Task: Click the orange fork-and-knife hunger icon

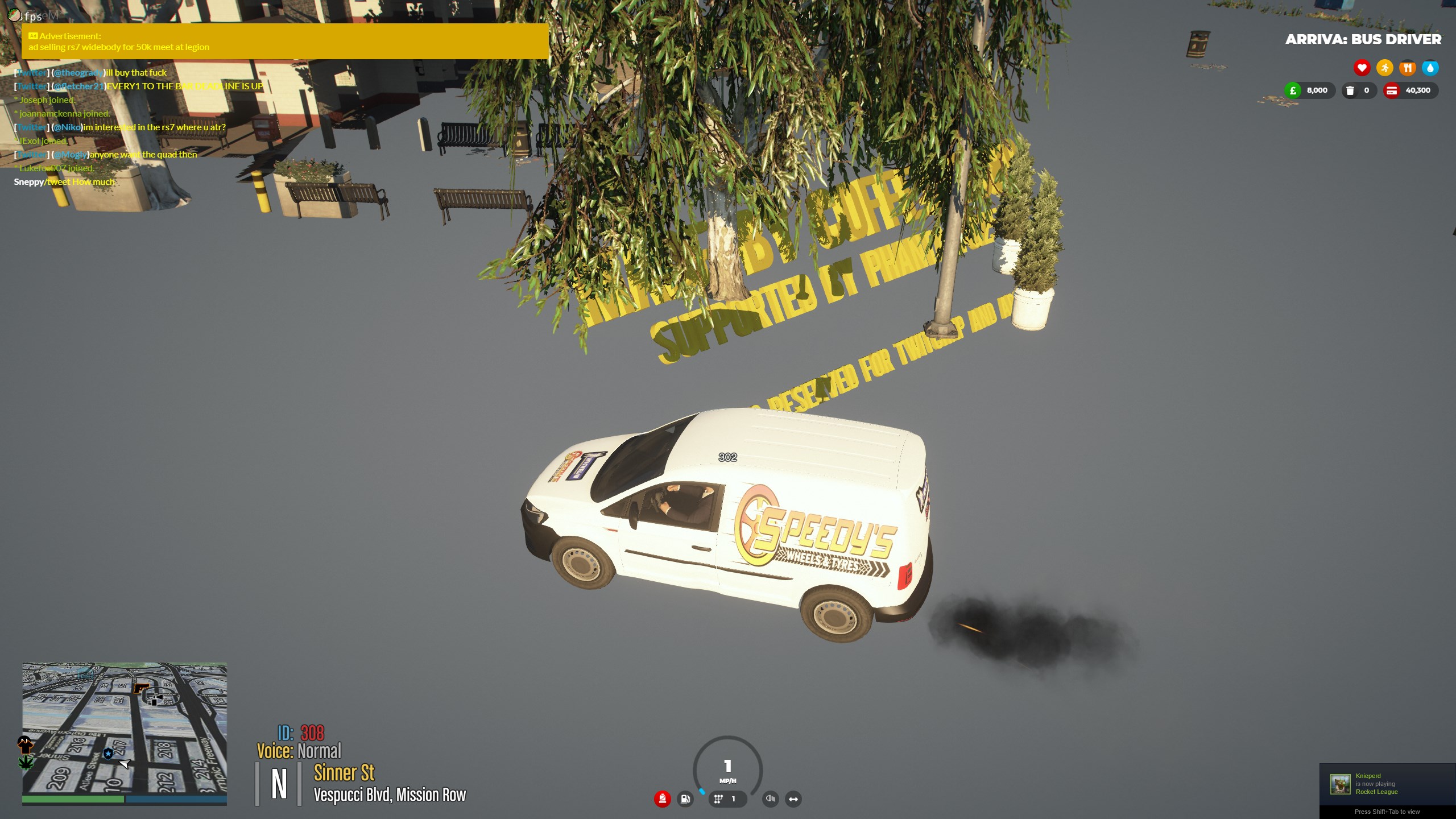Action: 1407,68
